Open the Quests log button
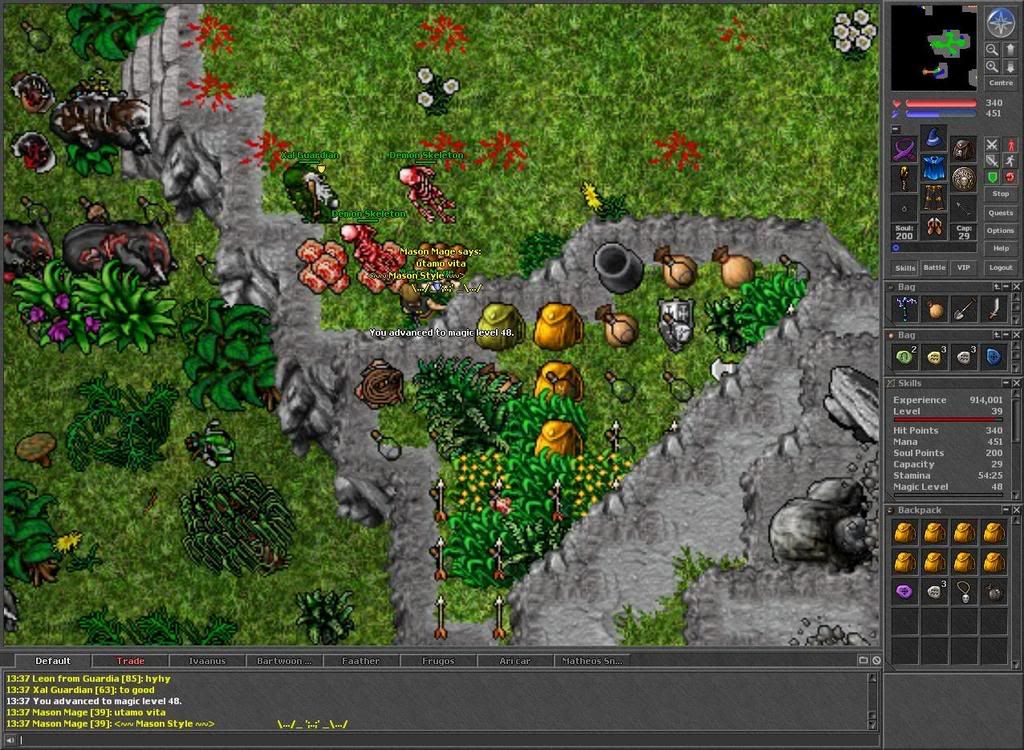The width and height of the screenshot is (1024, 750). click(x=1000, y=212)
